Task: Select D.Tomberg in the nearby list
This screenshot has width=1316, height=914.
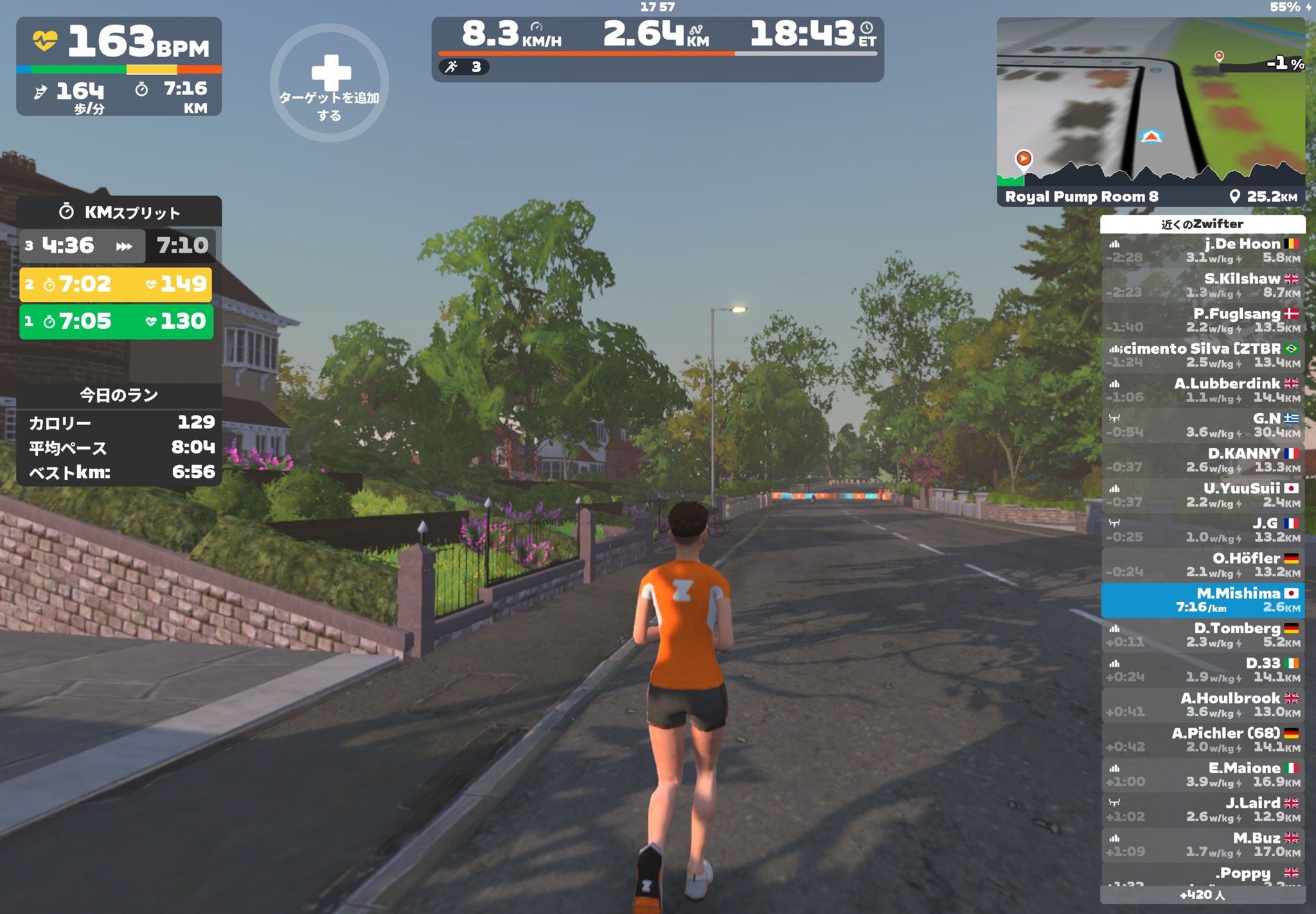Action: pos(1202,635)
